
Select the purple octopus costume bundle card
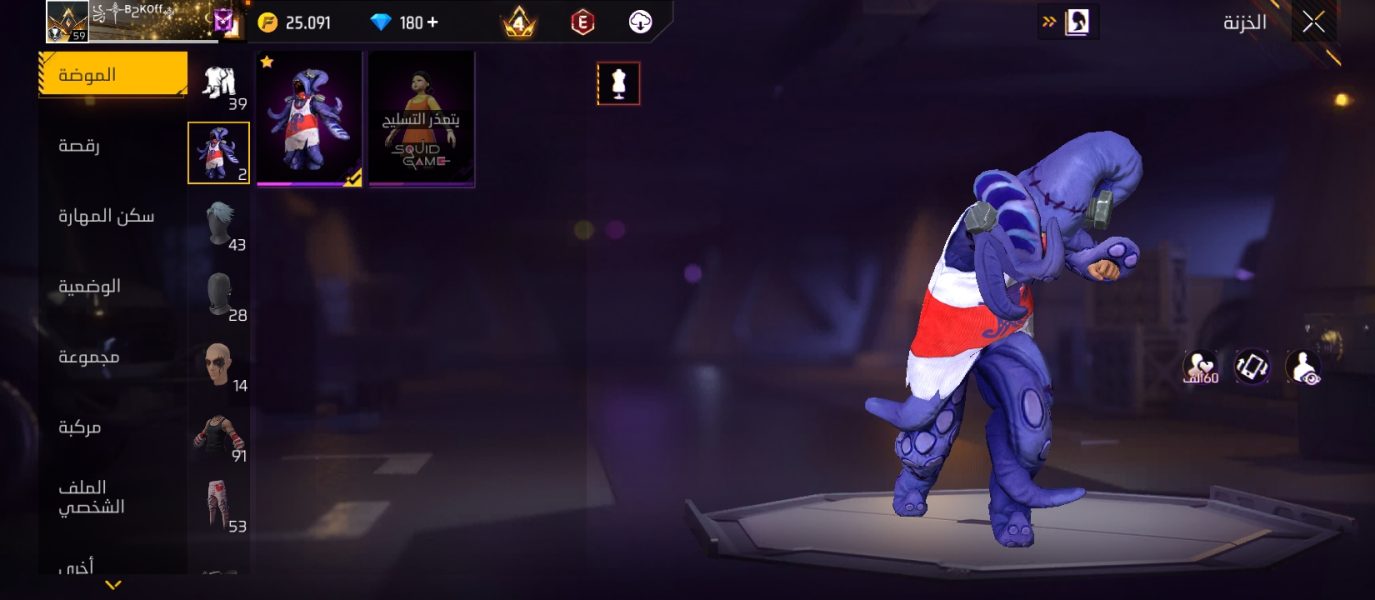(x=309, y=119)
